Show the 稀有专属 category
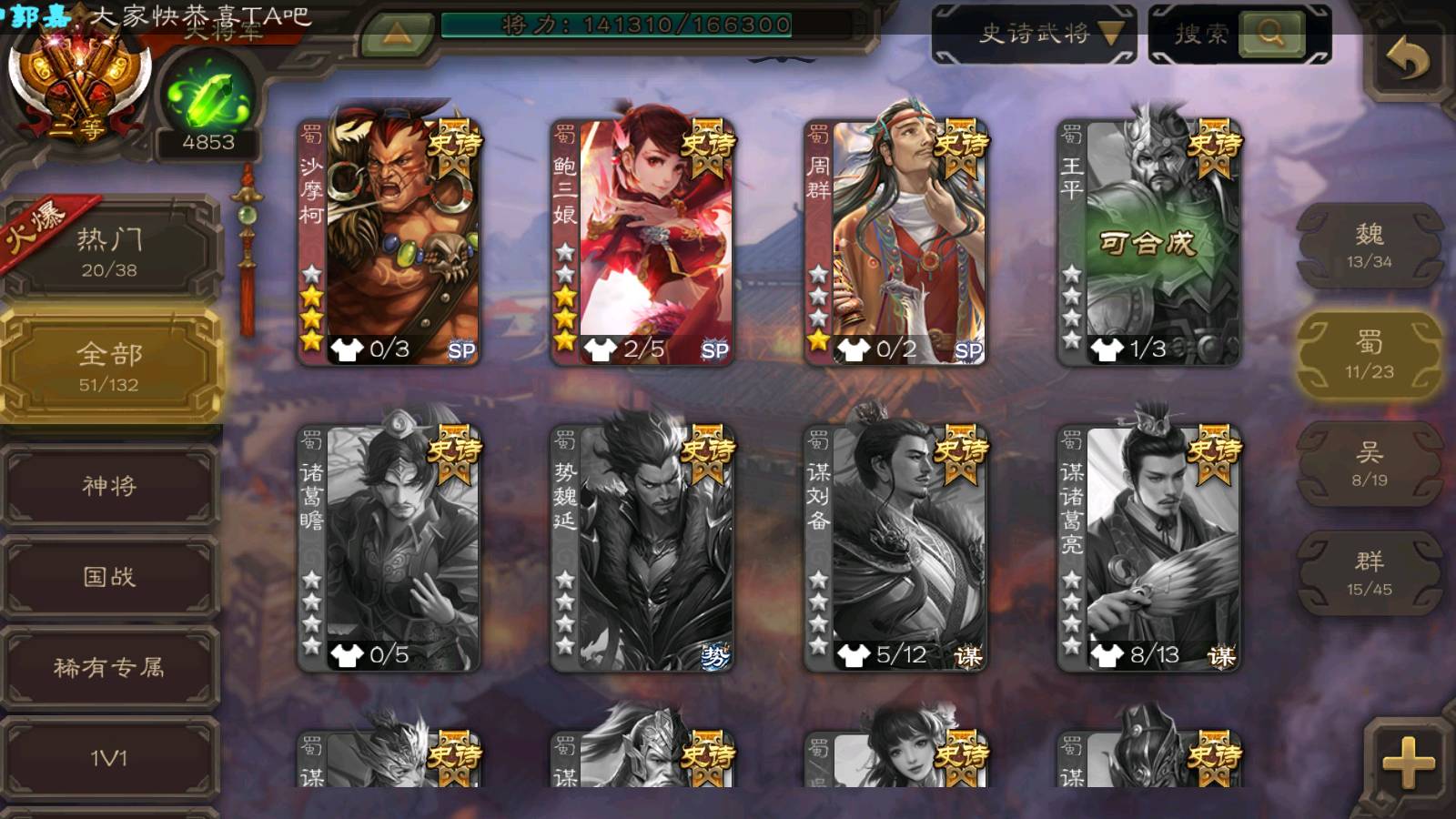This screenshot has width=1456, height=819. (x=110, y=668)
